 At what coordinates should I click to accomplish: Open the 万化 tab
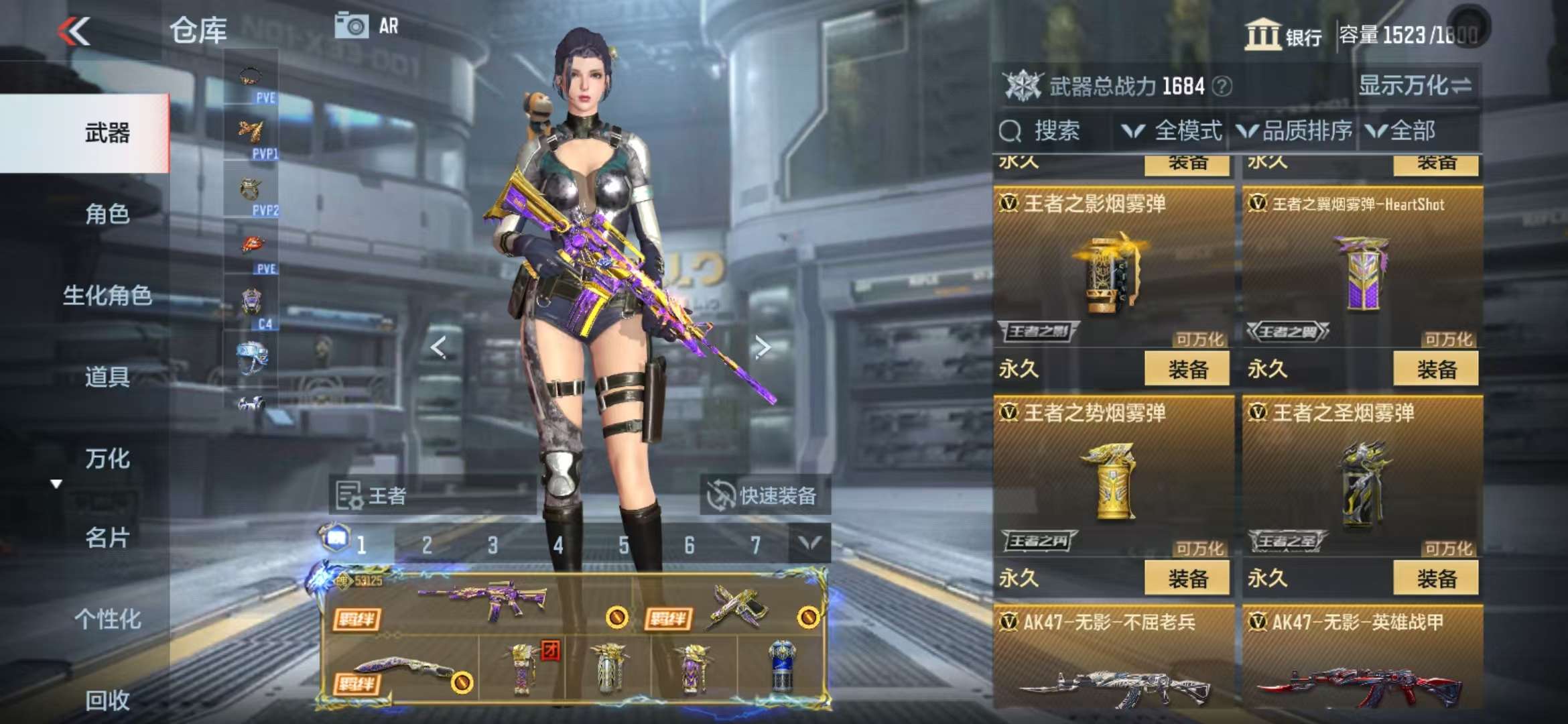(107, 459)
